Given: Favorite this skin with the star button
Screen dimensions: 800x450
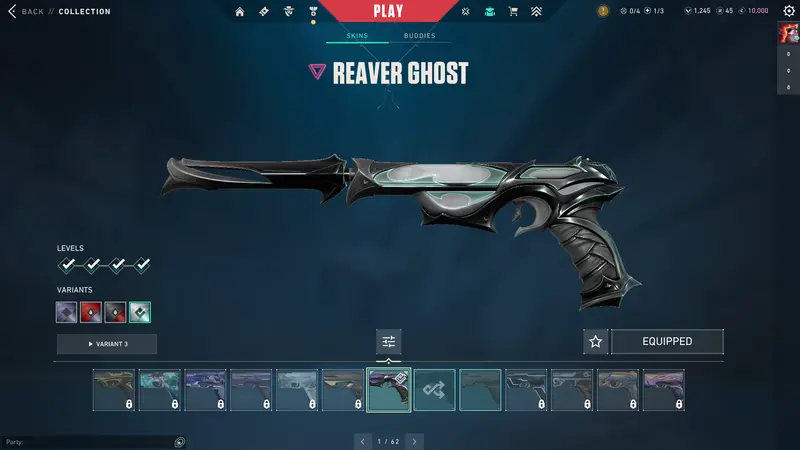Looking at the screenshot, I should click(x=596, y=342).
